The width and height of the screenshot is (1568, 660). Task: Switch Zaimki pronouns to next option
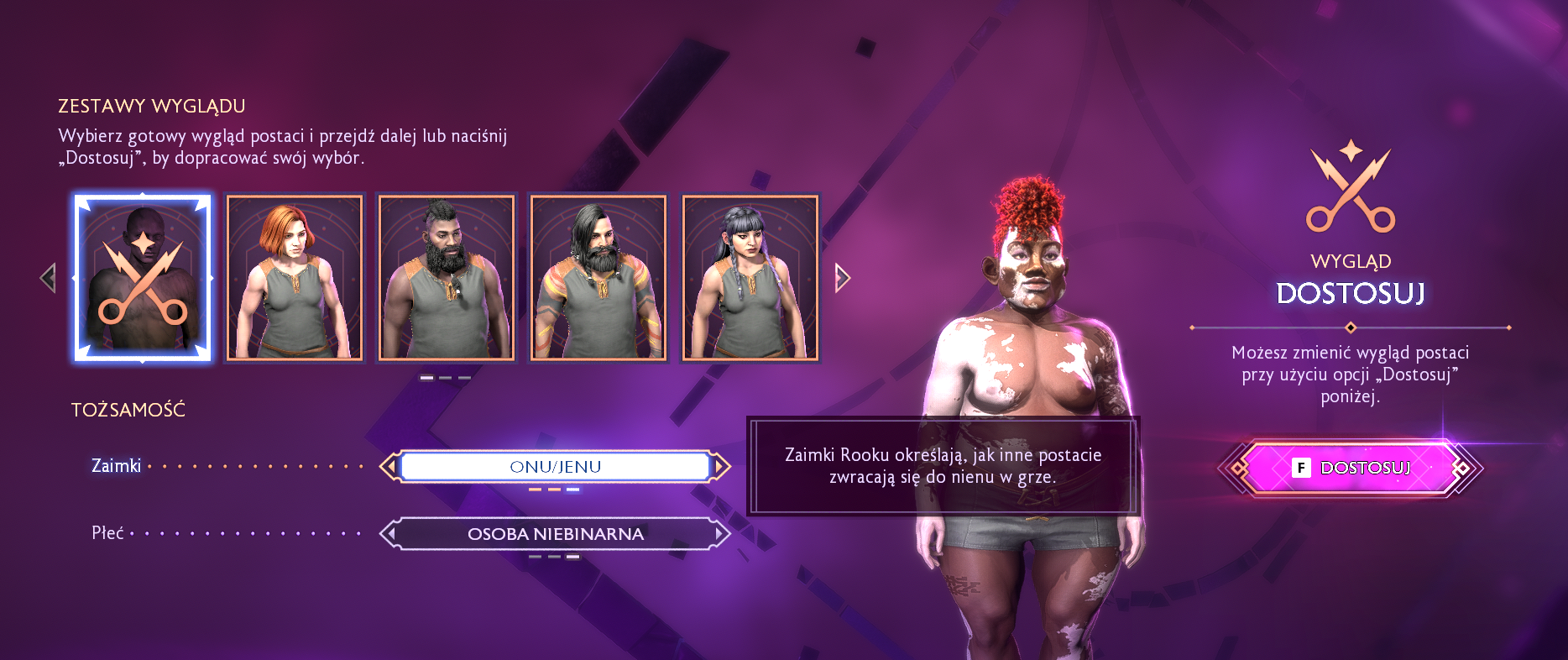(x=721, y=467)
